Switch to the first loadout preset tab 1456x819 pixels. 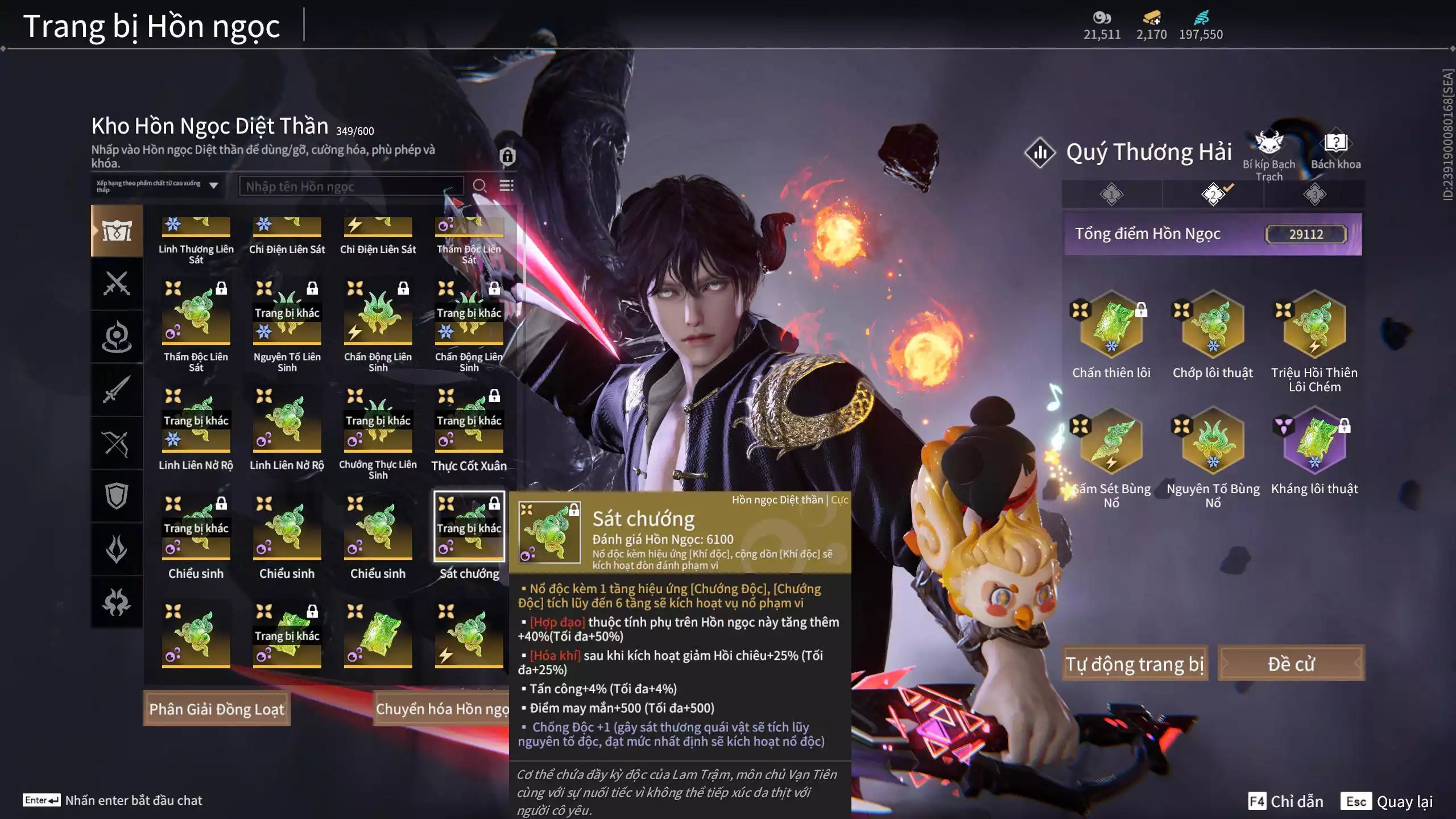(x=1111, y=195)
